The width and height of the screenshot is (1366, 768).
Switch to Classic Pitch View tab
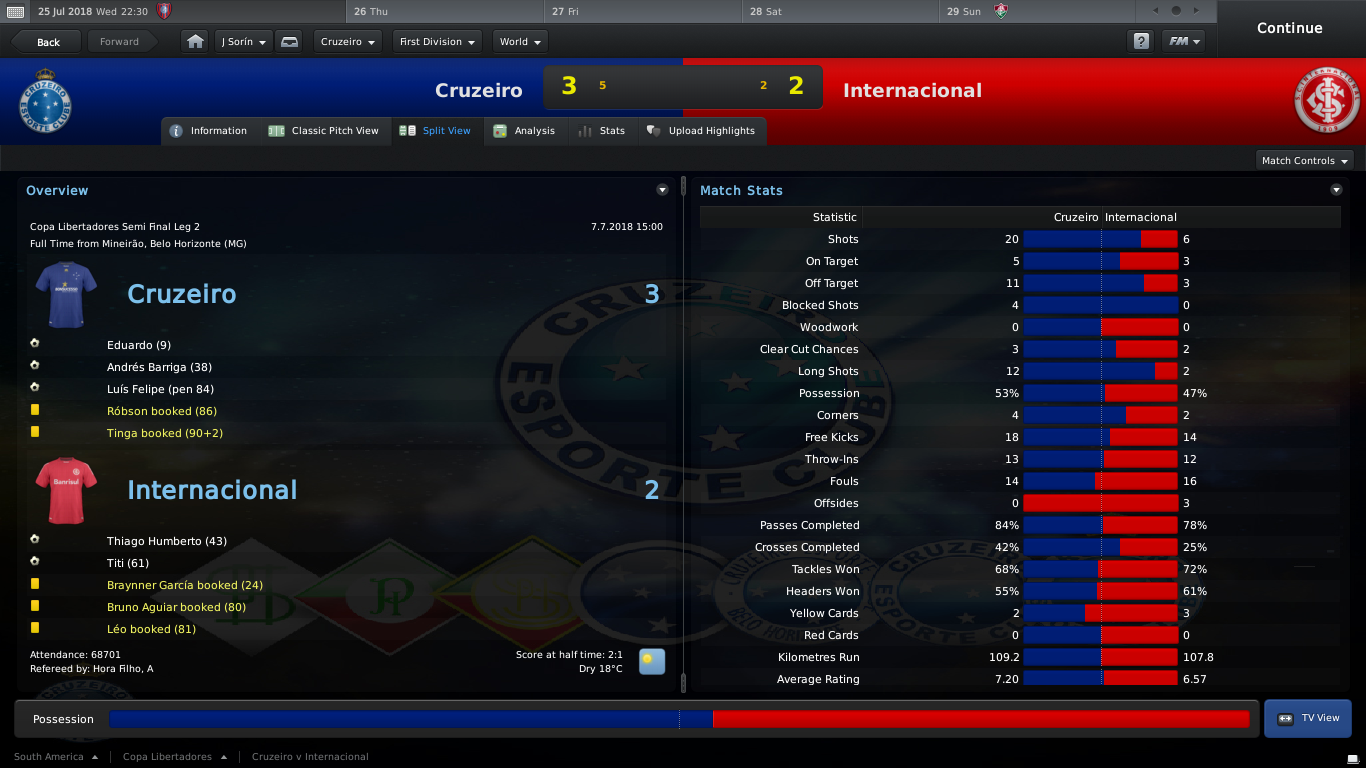(x=324, y=131)
